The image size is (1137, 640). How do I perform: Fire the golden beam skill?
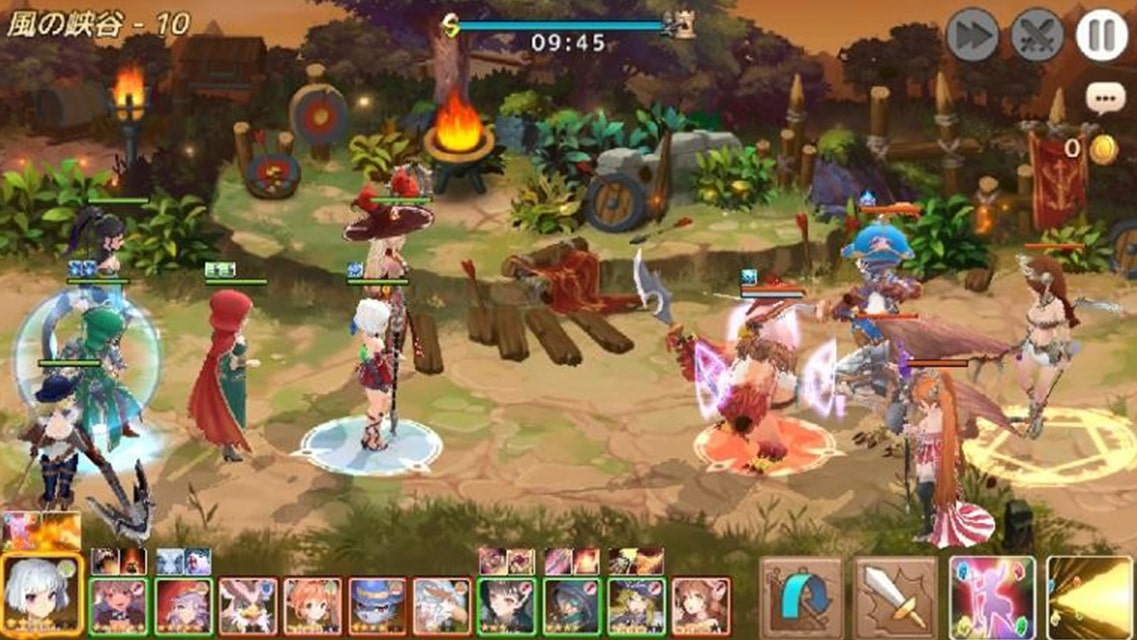pyautogui.click(x=1090, y=597)
